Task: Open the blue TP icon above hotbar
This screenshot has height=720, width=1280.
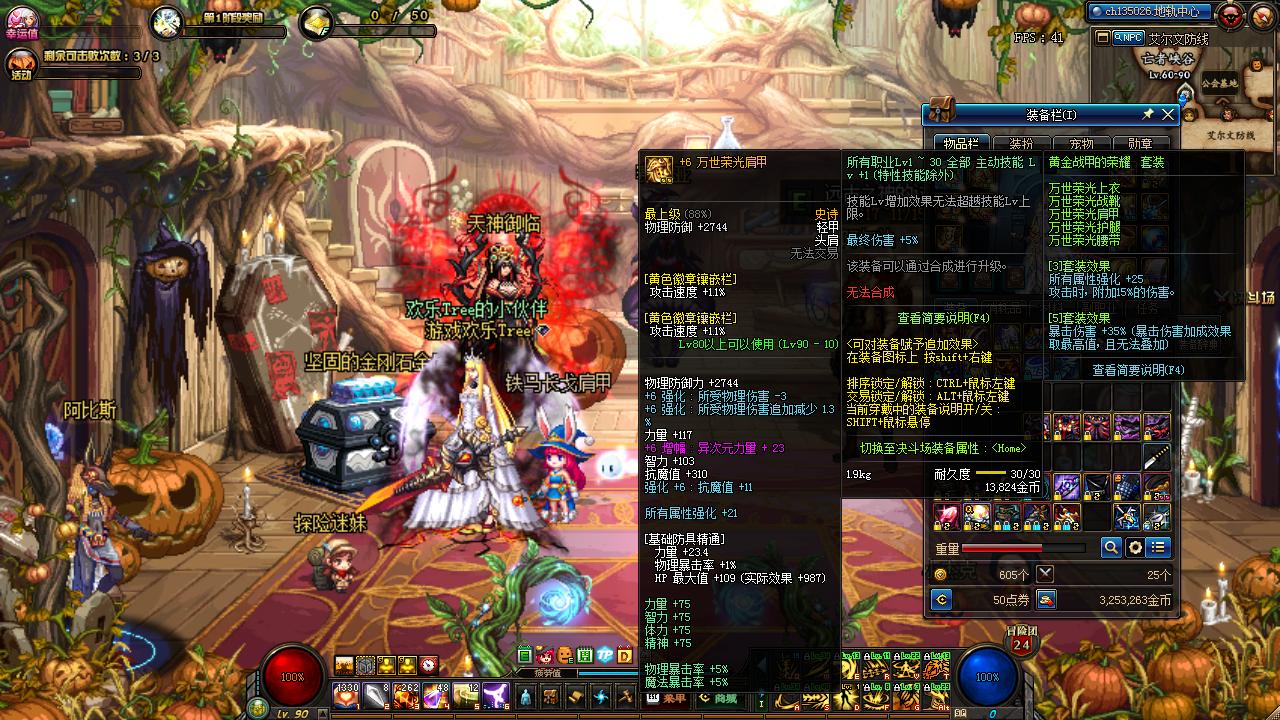Action: pos(606,656)
